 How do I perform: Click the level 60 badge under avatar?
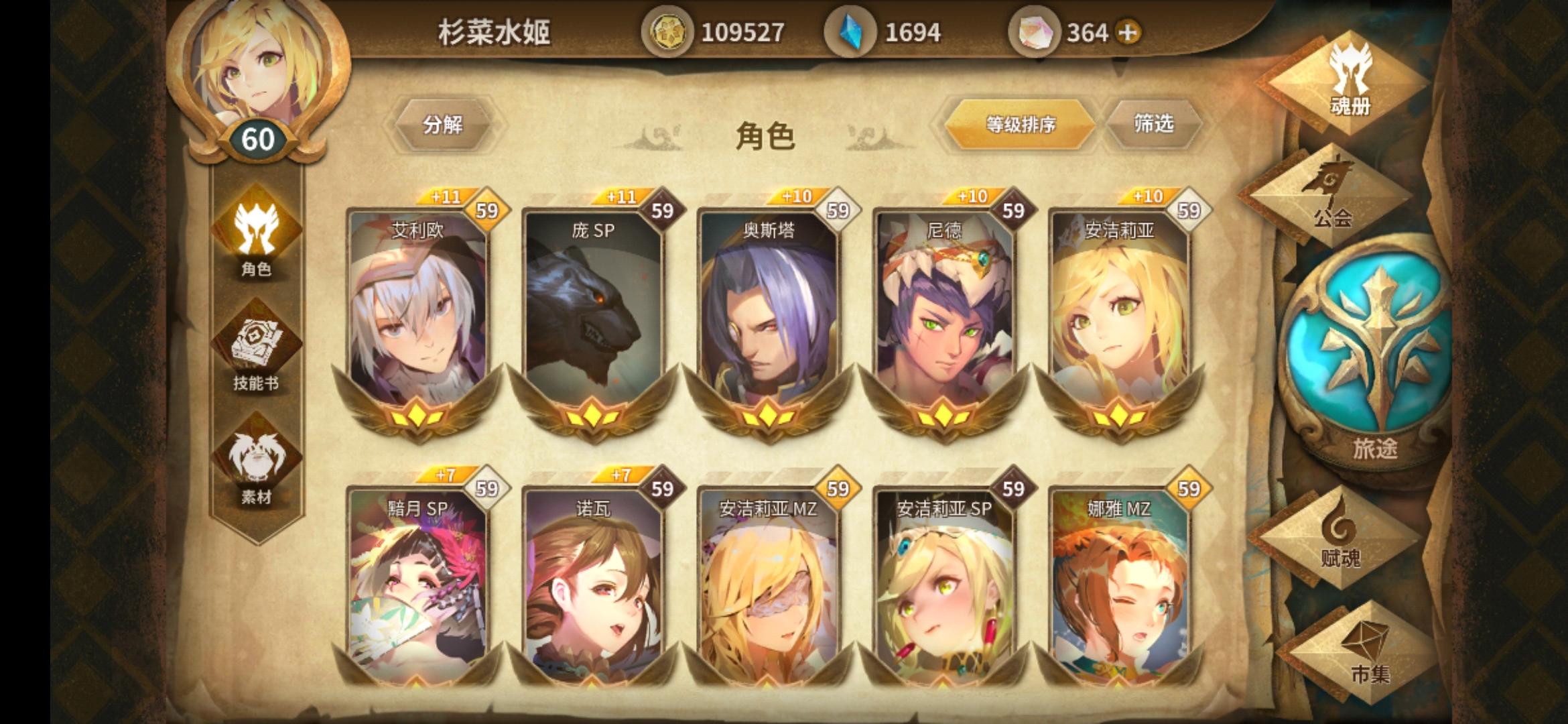pos(258,139)
